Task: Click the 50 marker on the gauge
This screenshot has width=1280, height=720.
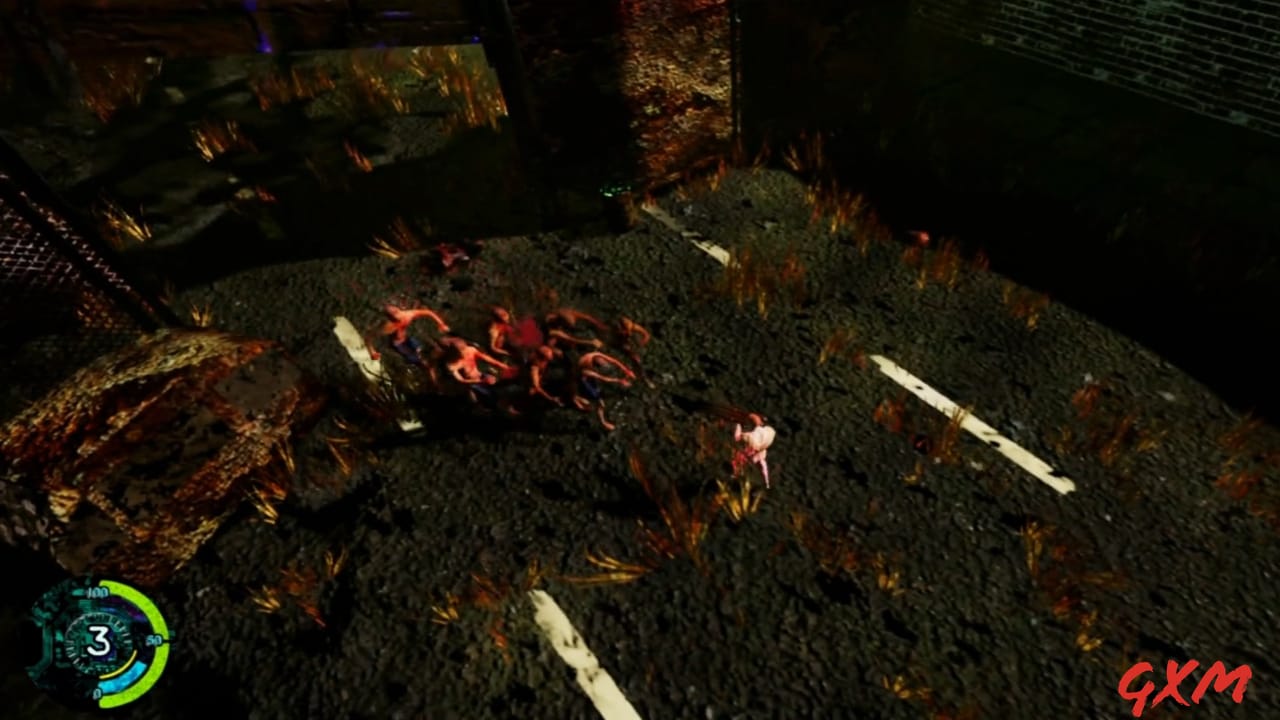Action: pos(156,640)
